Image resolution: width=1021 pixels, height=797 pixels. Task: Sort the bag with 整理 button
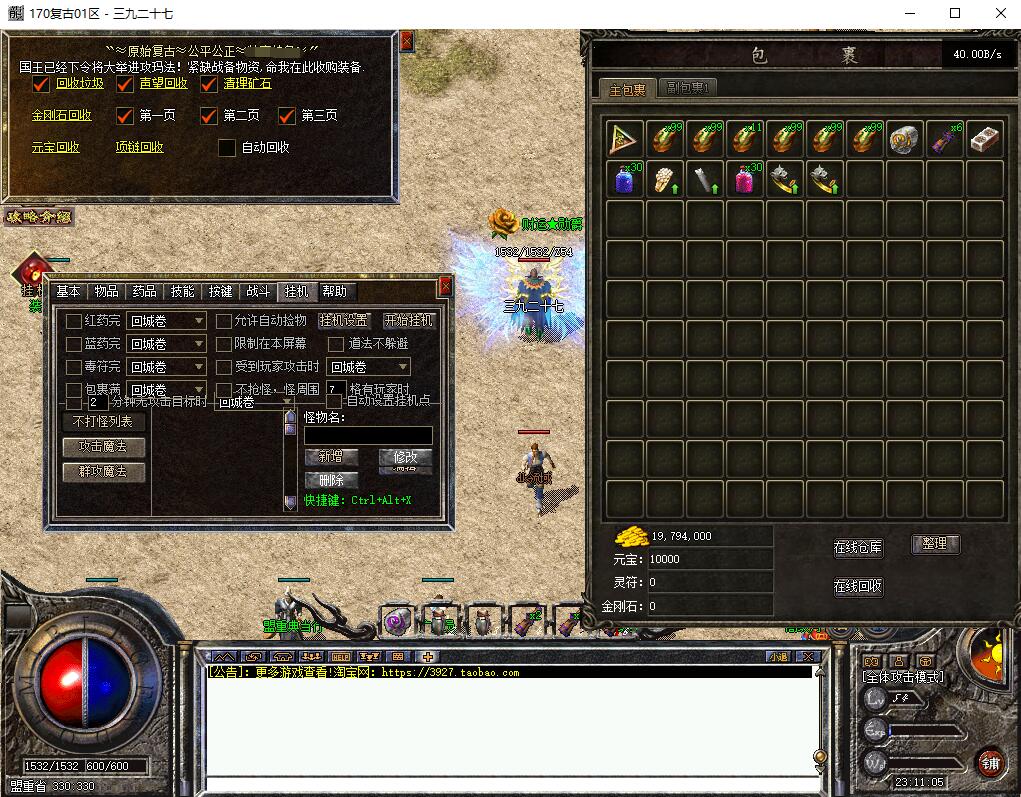(935, 544)
